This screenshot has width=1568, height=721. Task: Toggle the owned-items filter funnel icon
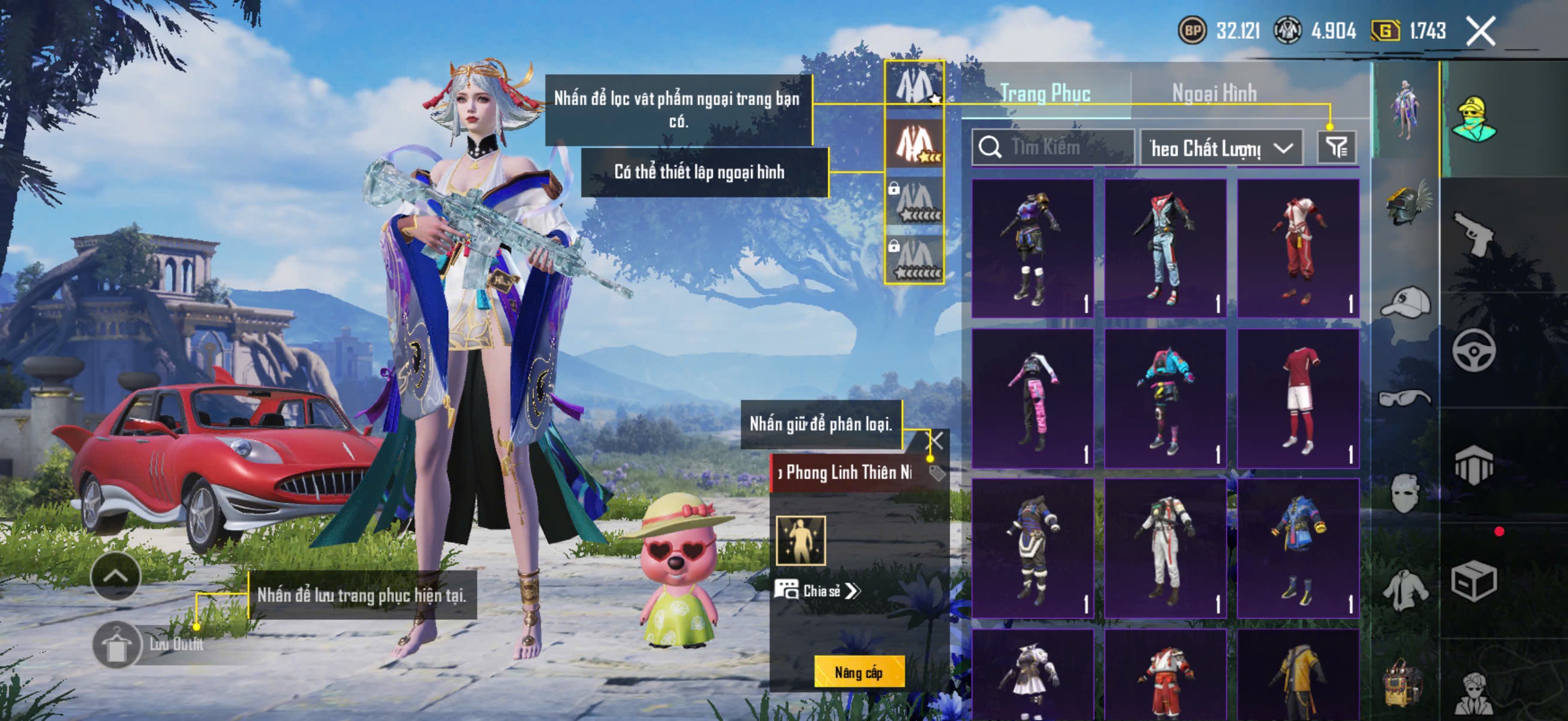click(1336, 147)
